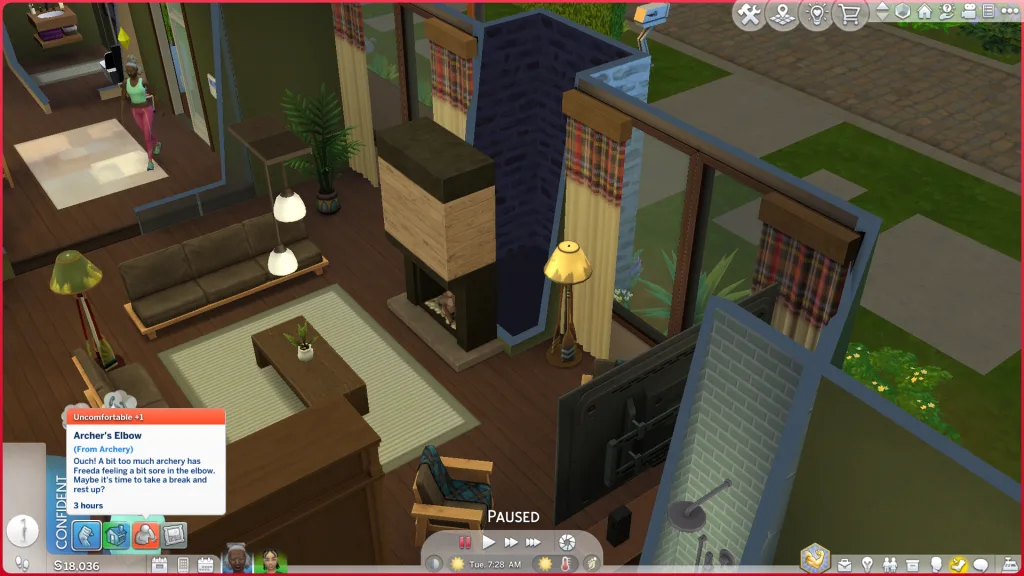Image resolution: width=1024 pixels, height=576 pixels.
Task: Set game speed to fast forward
Action: point(512,542)
